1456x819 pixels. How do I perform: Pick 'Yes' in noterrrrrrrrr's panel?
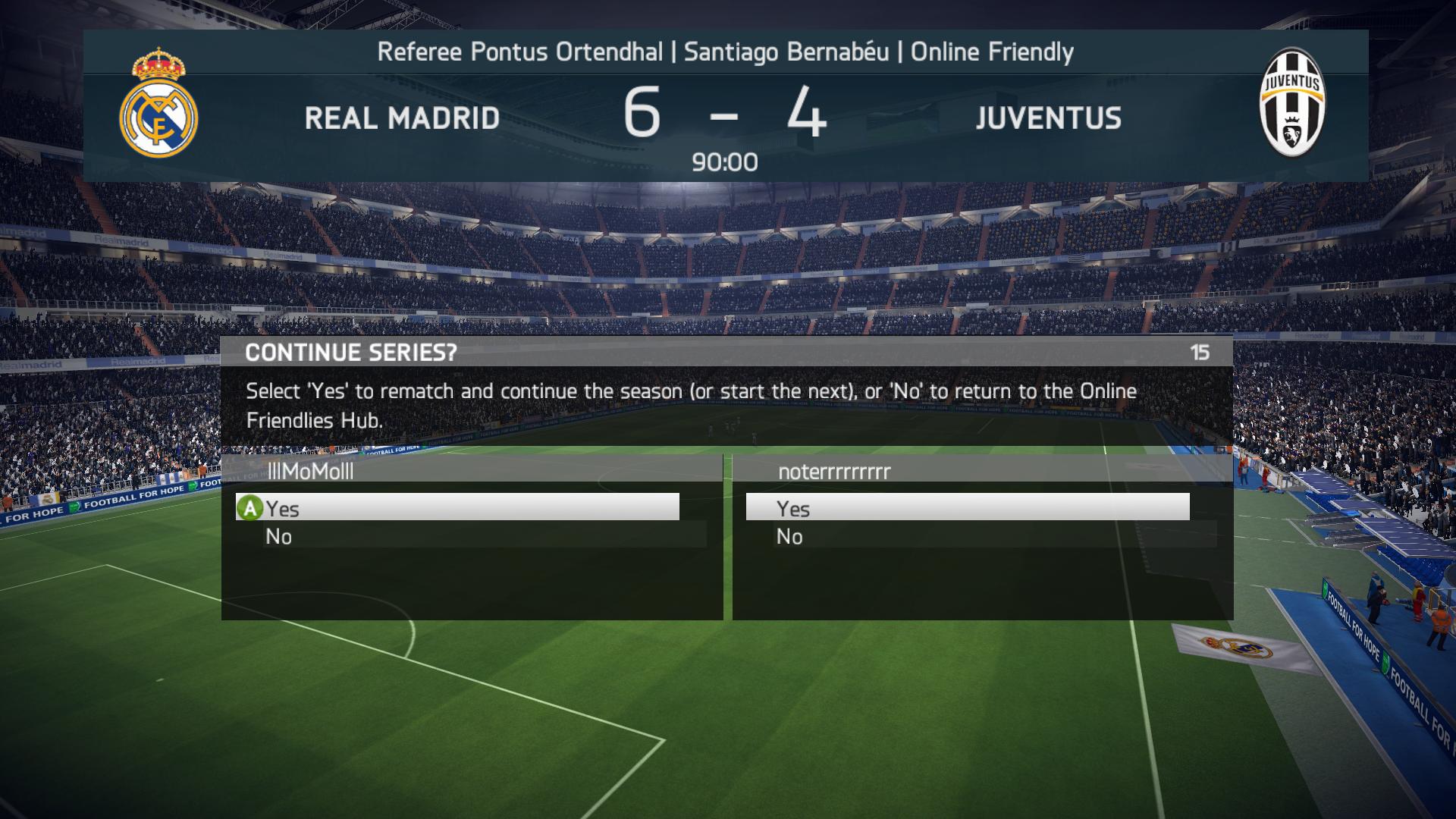coord(967,507)
